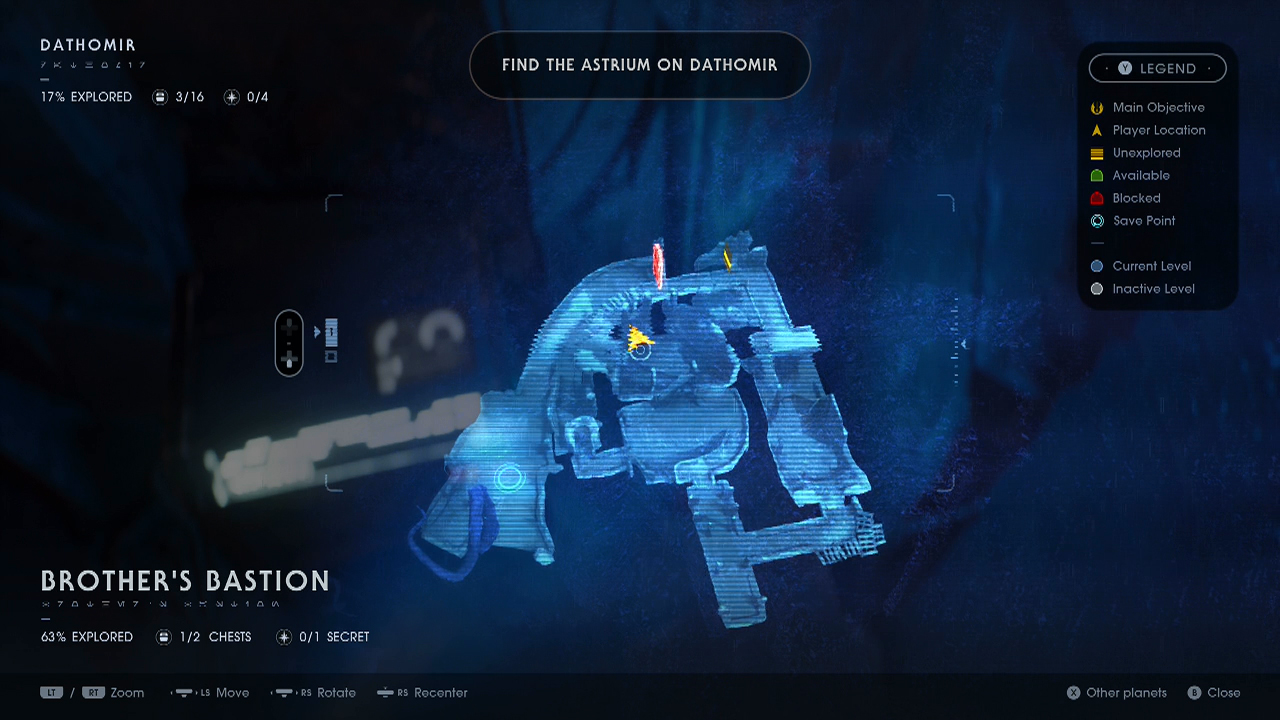Open the Legend panel with the Y prompt
This screenshot has height=720, width=1280.
[x=1157, y=68]
